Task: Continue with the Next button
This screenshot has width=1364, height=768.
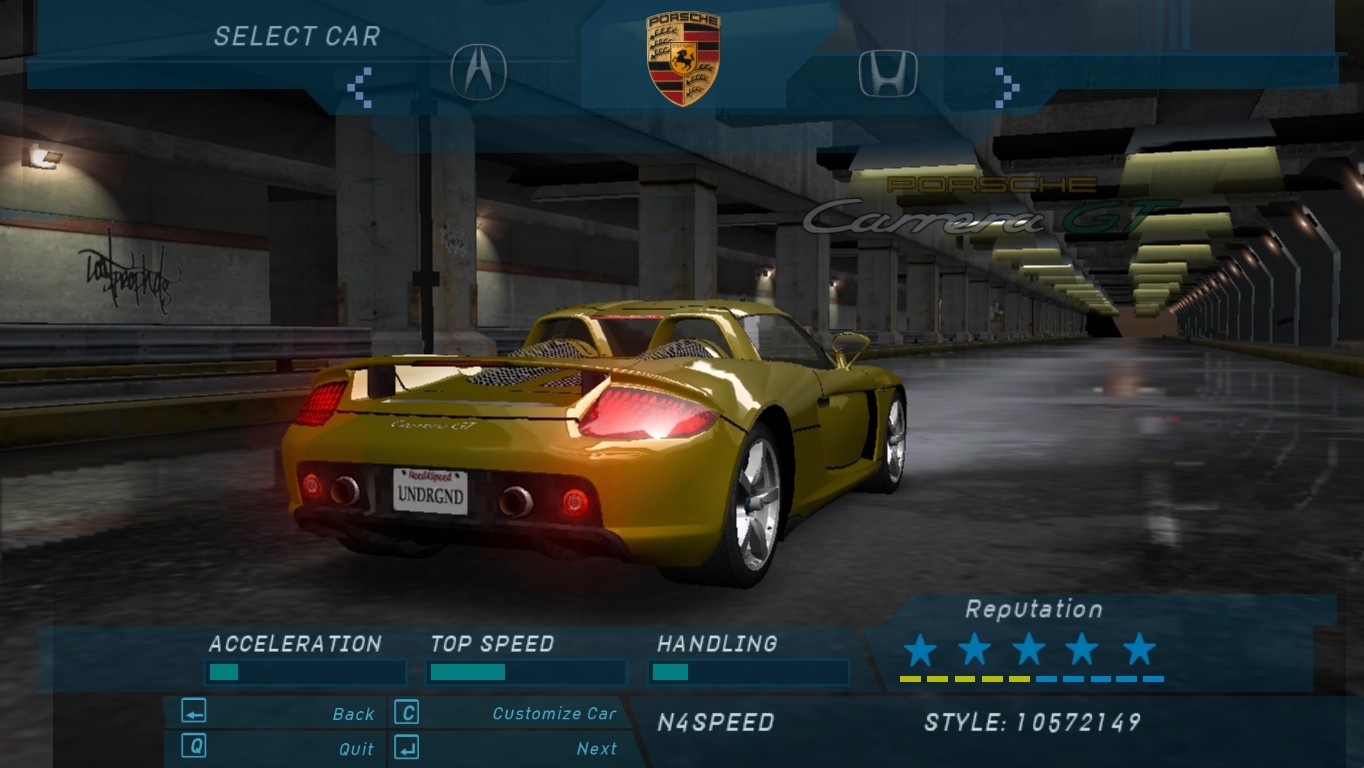Action: (597, 748)
